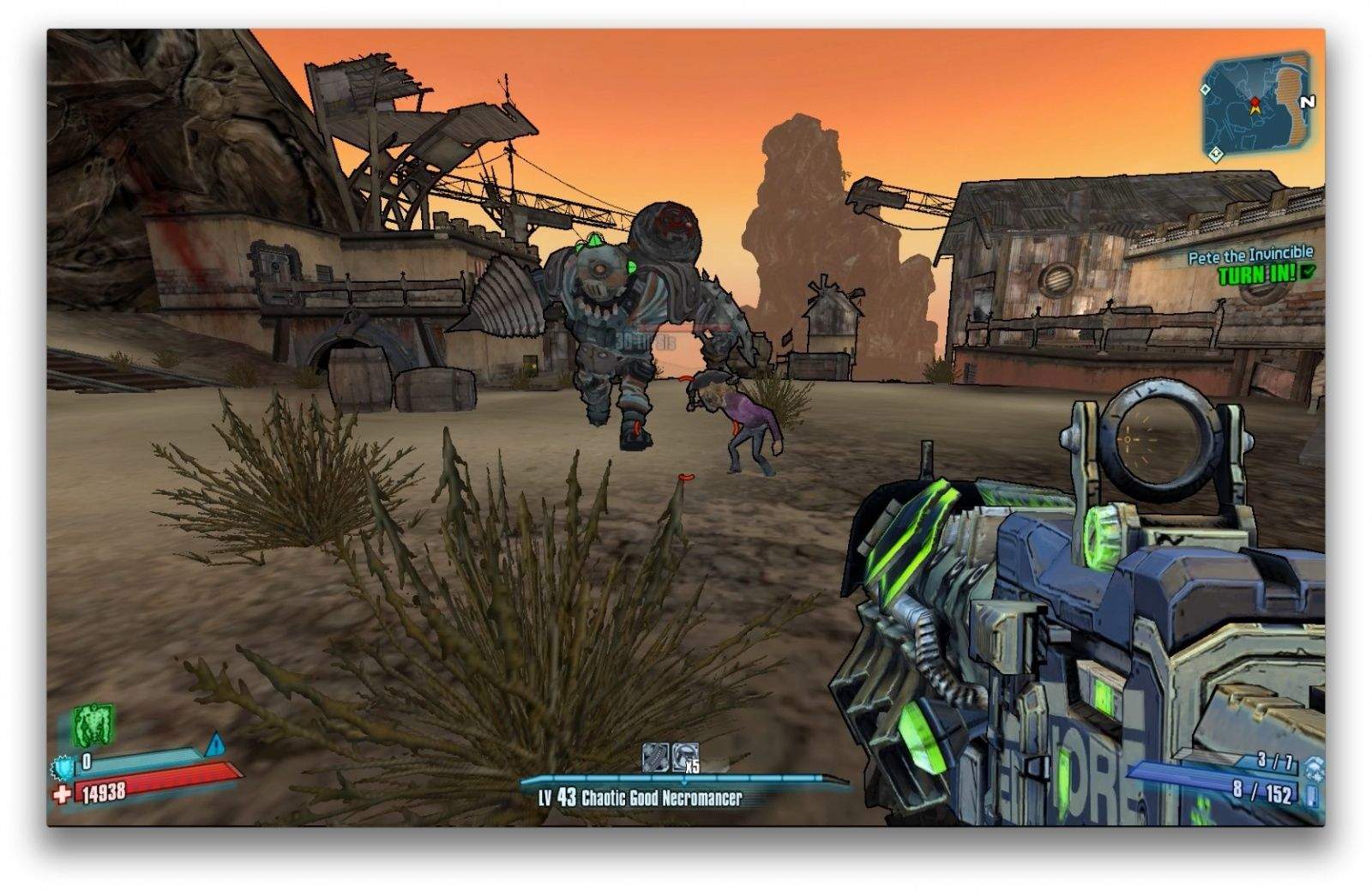1372x892 pixels.
Task: Click the white health cross icon
Action: click(x=62, y=794)
